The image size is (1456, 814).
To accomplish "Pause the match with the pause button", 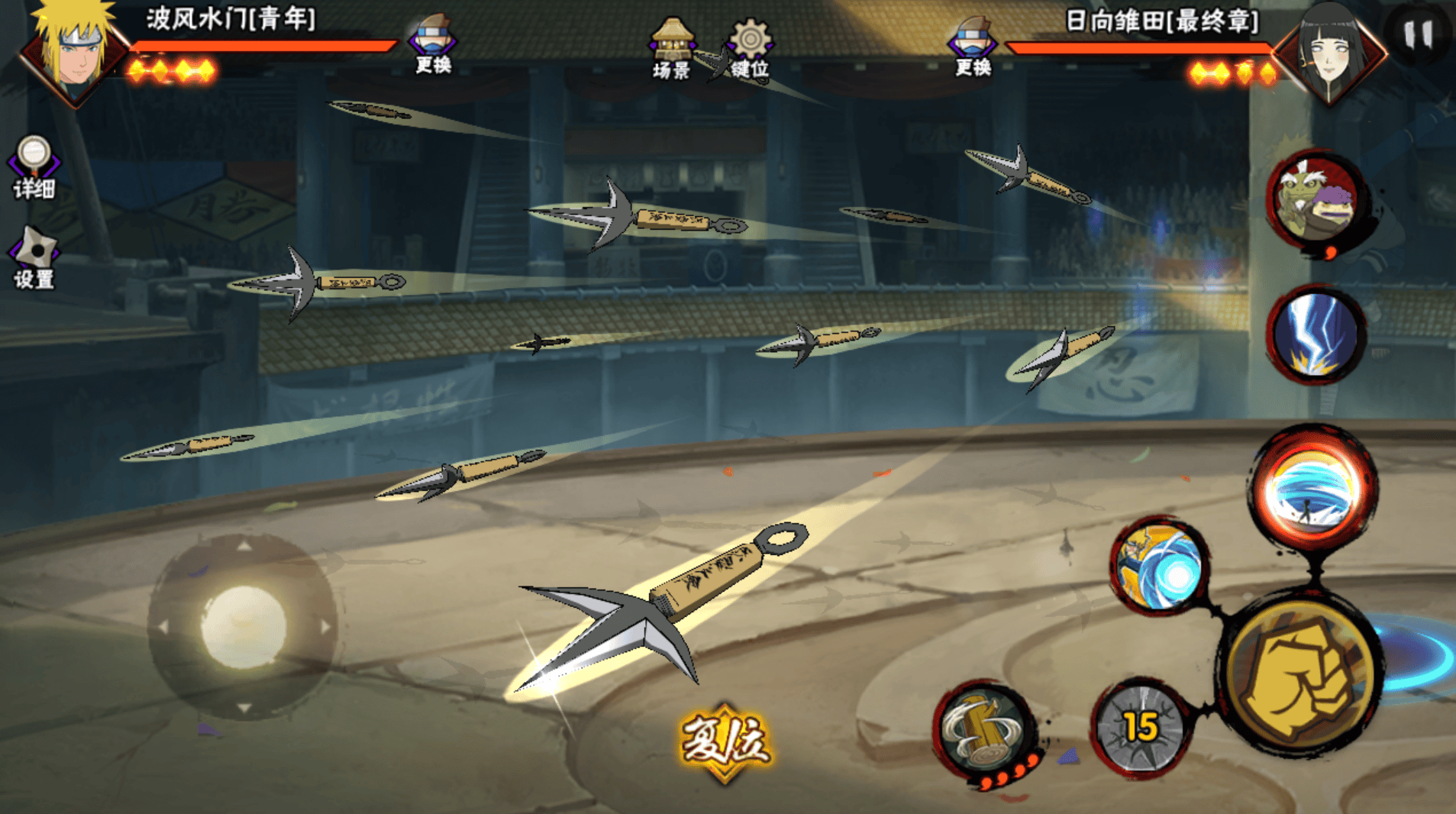I will point(1418,34).
